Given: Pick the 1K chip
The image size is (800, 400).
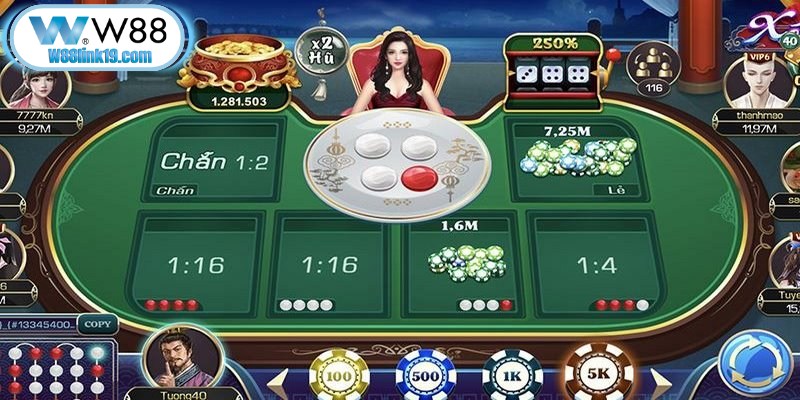Looking at the screenshot, I should click(511, 376).
